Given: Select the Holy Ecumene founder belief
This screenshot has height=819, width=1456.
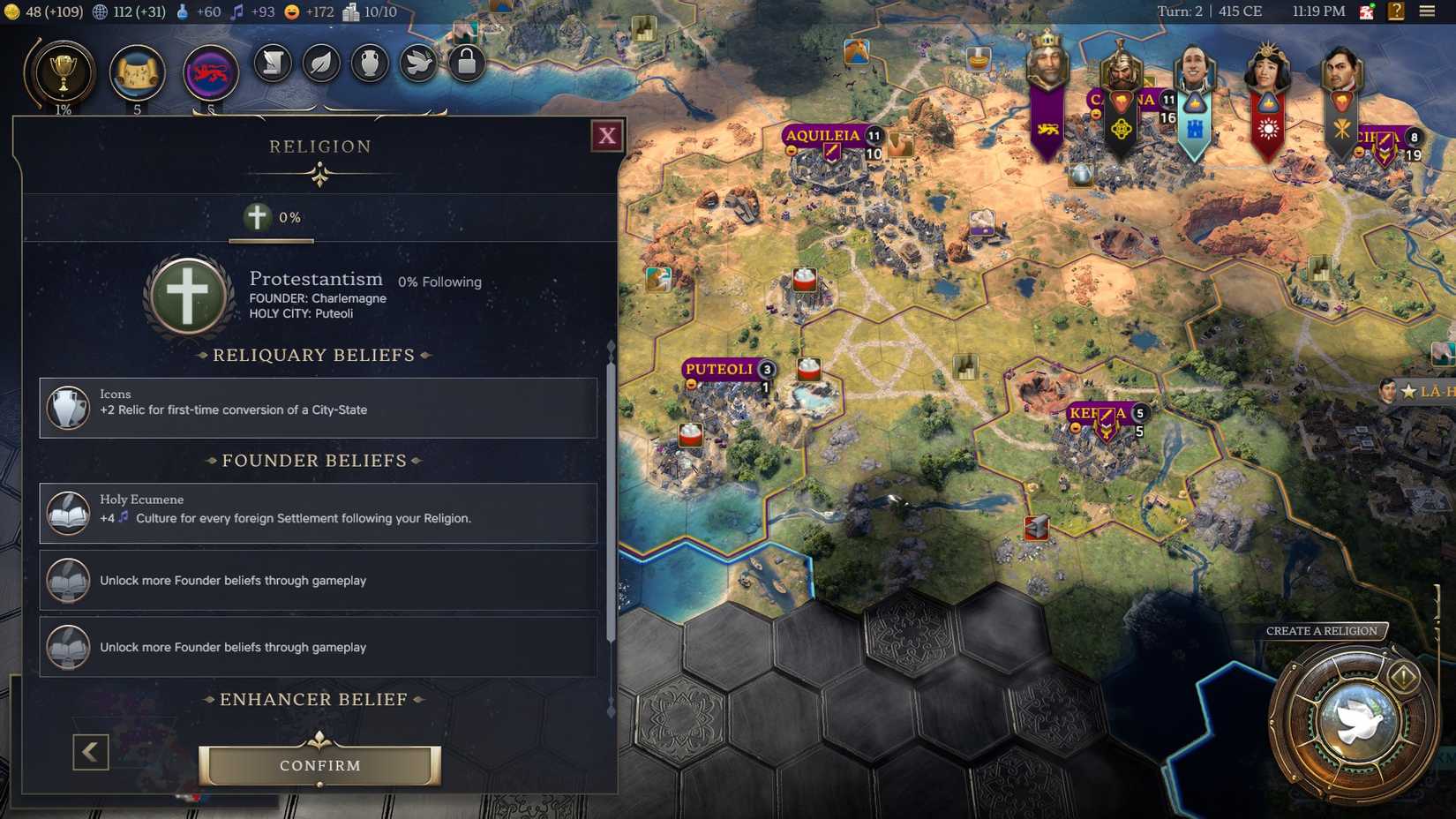Looking at the screenshot, I should 318,513.
